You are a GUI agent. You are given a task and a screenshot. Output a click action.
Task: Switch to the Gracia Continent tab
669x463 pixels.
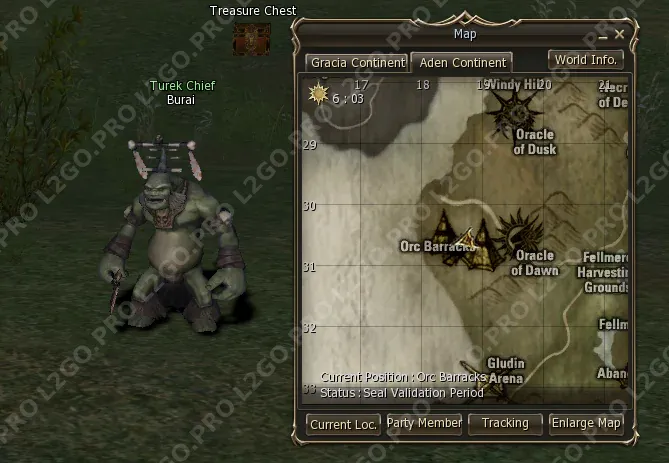(357, 62)
